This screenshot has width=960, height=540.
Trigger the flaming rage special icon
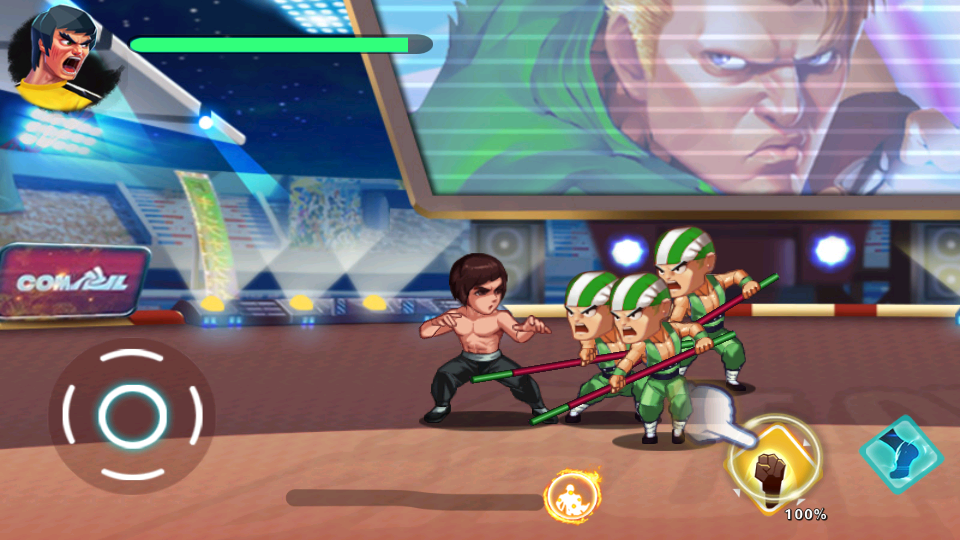coord(570,497)
